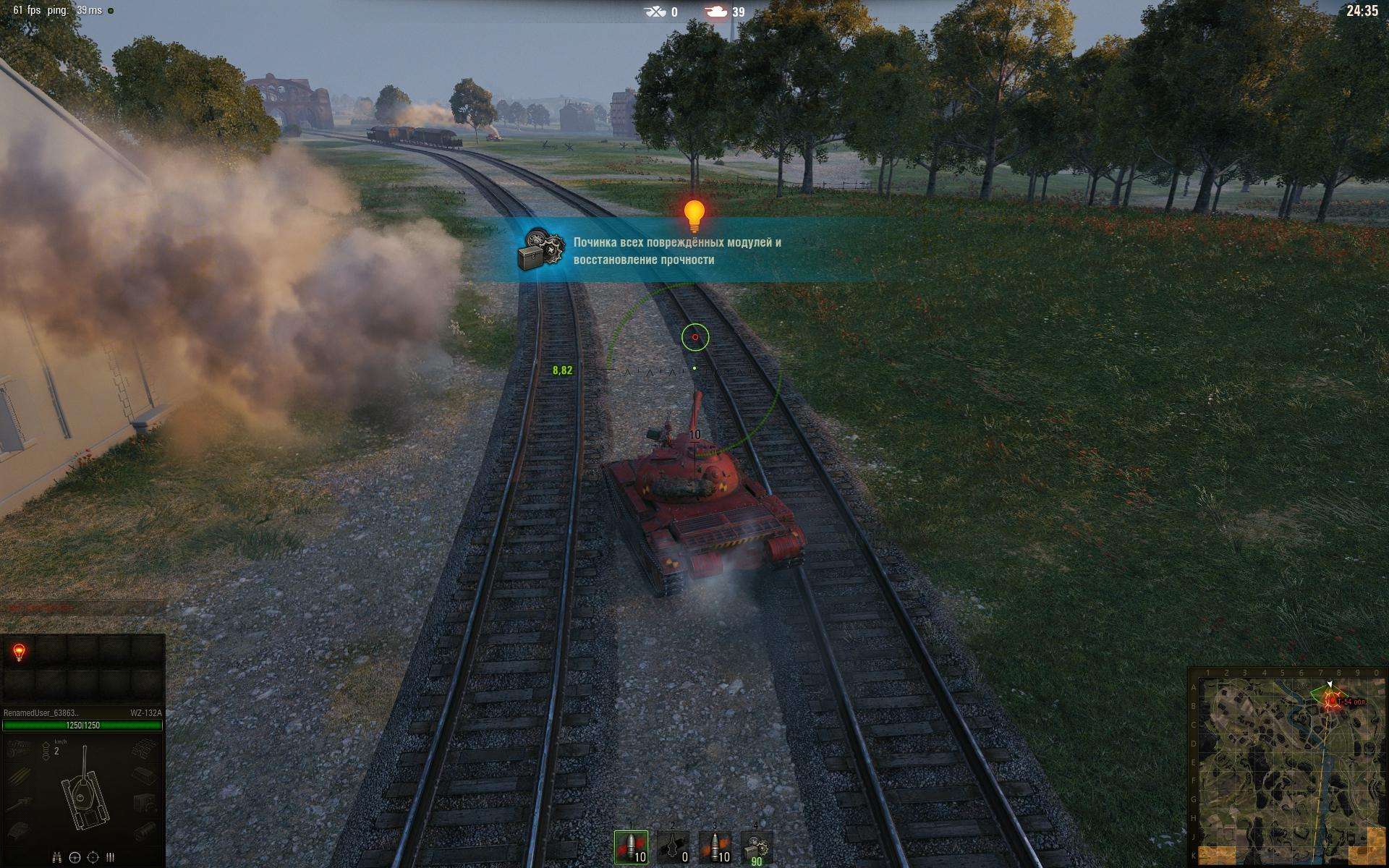Click the T-54 enemy marker on minimap

pos(1331,700)
